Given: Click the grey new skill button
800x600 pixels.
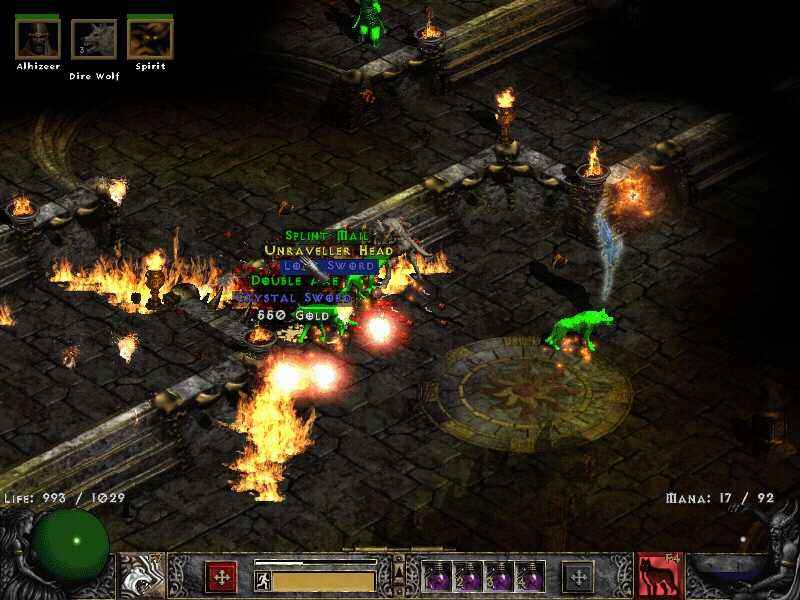Looking at the screenshot, I should point(578,577).
